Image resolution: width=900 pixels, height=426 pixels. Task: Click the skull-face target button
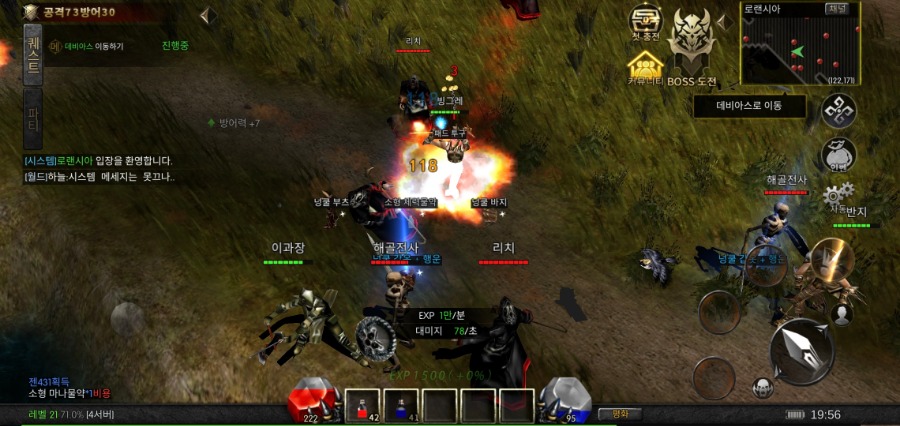(x=762, y=387)
